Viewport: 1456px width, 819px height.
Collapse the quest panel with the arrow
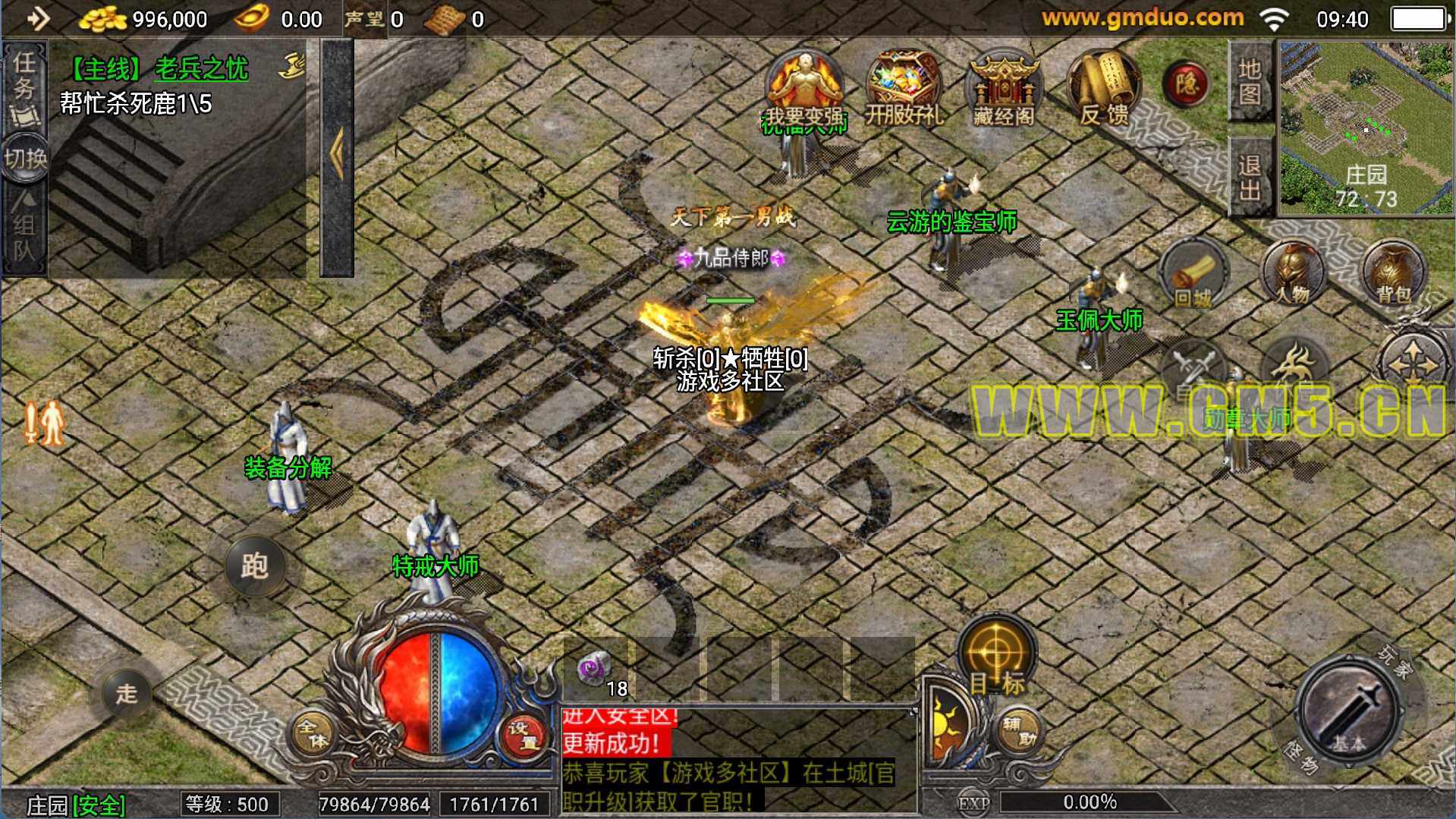pos(337,156)
